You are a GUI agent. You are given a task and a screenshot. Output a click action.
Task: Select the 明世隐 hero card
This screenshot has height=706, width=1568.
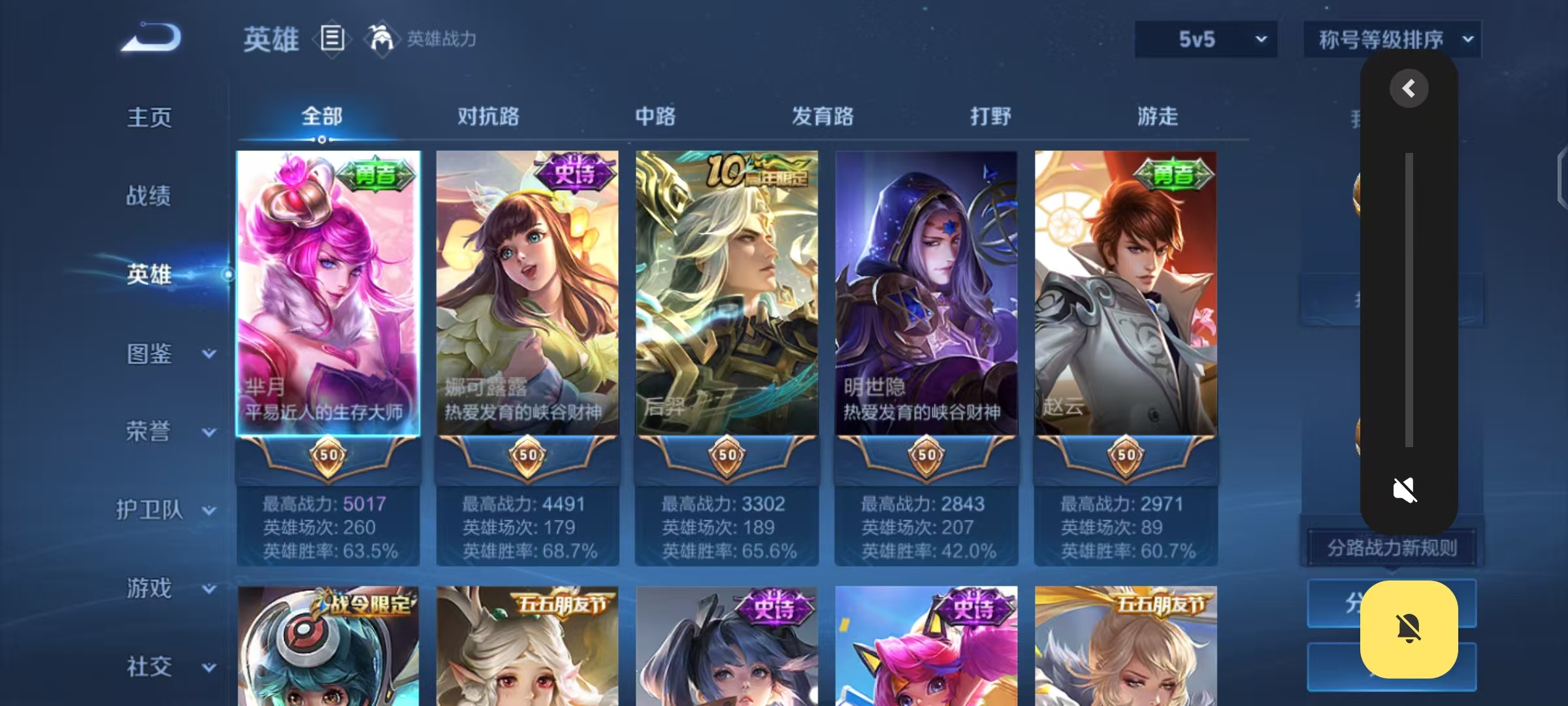(926, 294)
